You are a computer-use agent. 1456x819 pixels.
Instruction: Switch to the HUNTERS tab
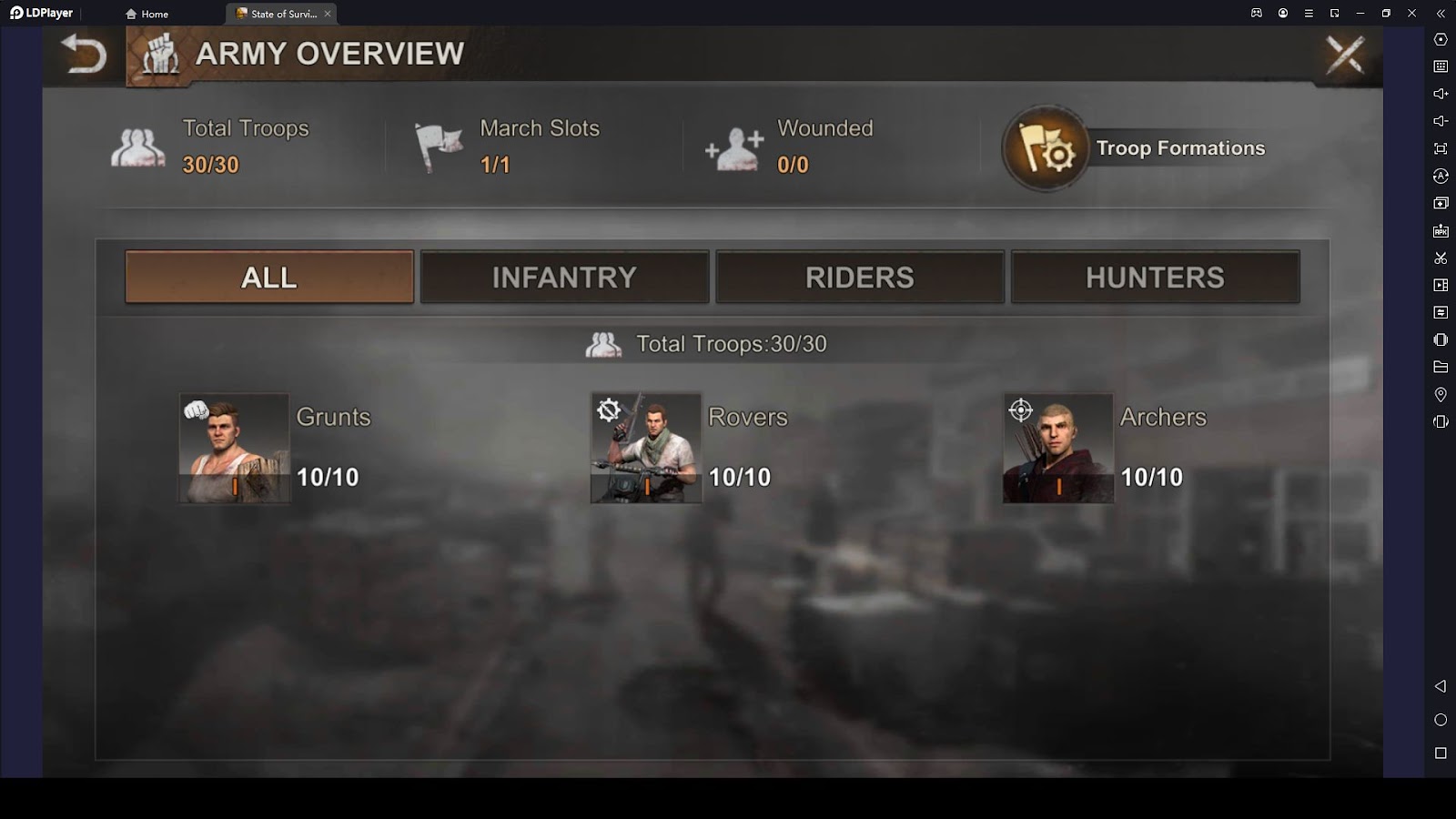point(1155,278)
